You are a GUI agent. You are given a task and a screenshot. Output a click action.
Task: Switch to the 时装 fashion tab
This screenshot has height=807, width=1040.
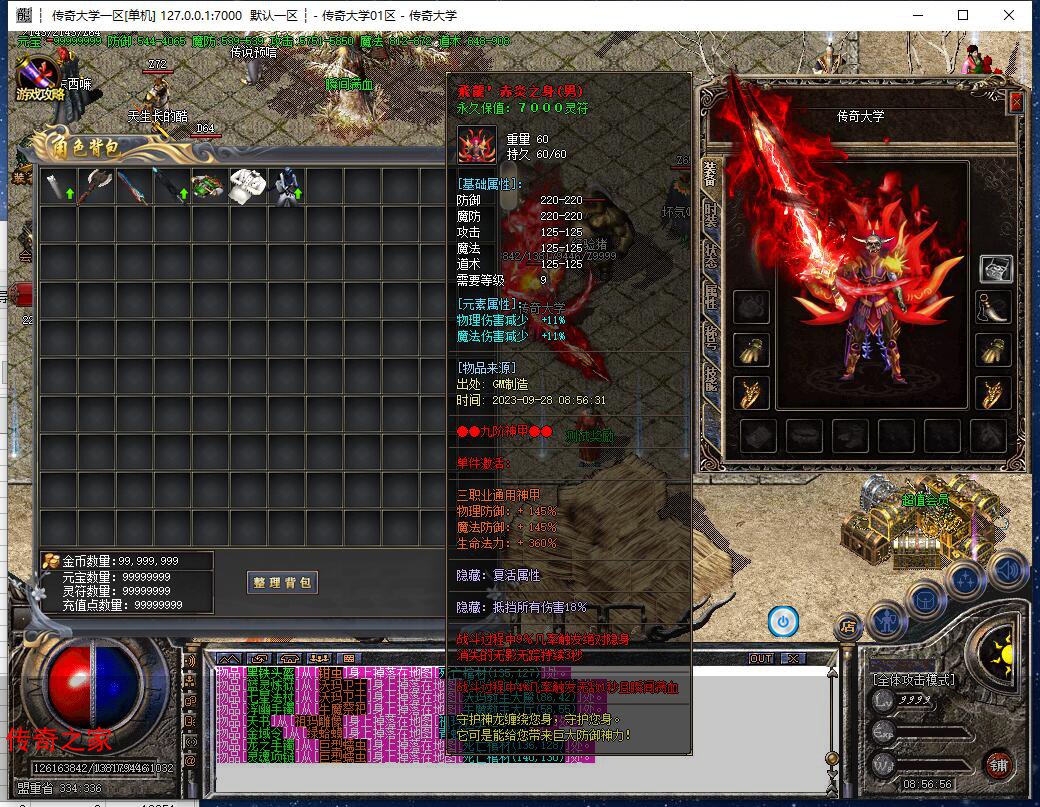tap(710, 213)
